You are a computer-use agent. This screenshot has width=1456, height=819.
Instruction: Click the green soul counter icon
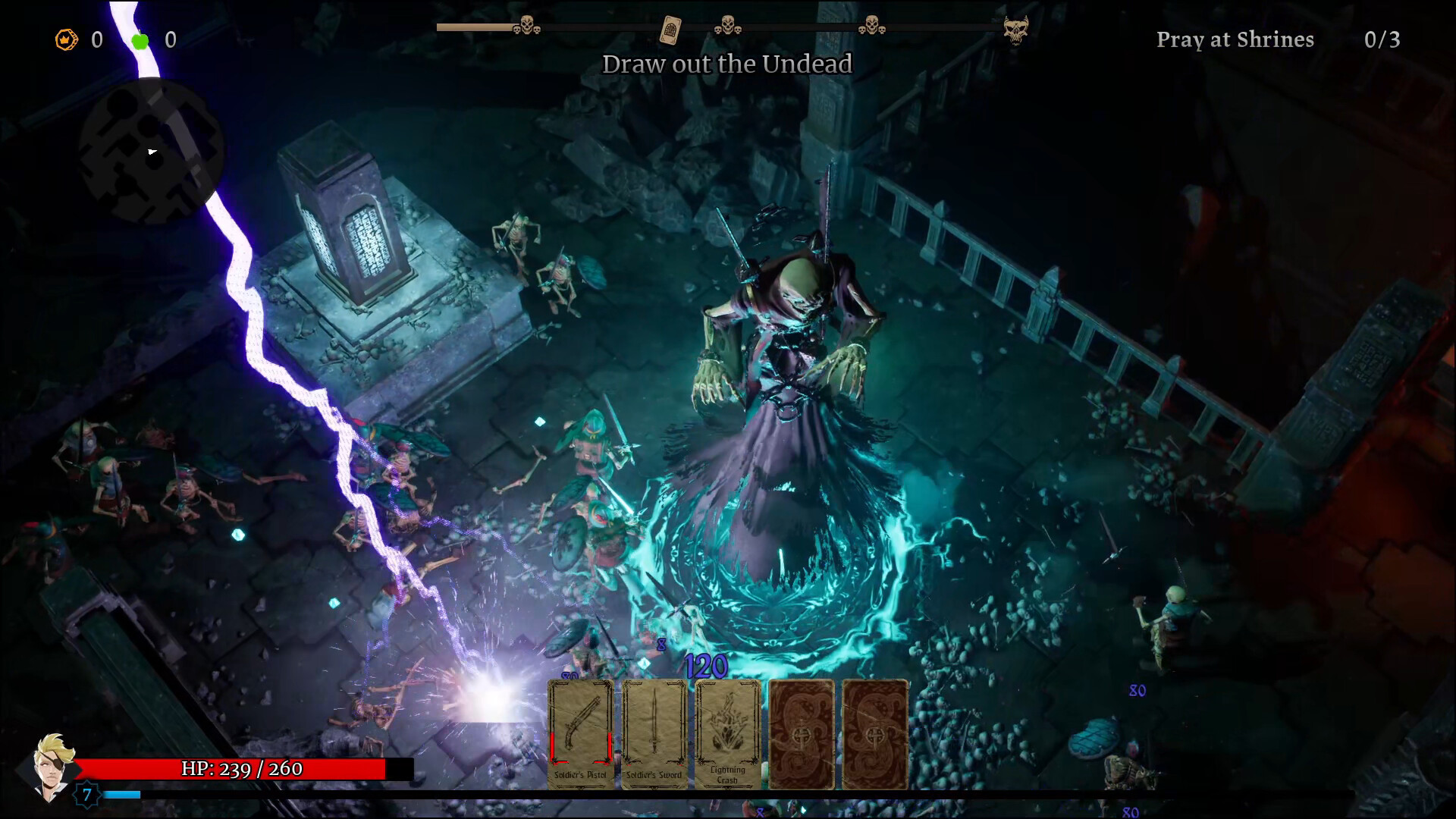click(x=140, y=40)
